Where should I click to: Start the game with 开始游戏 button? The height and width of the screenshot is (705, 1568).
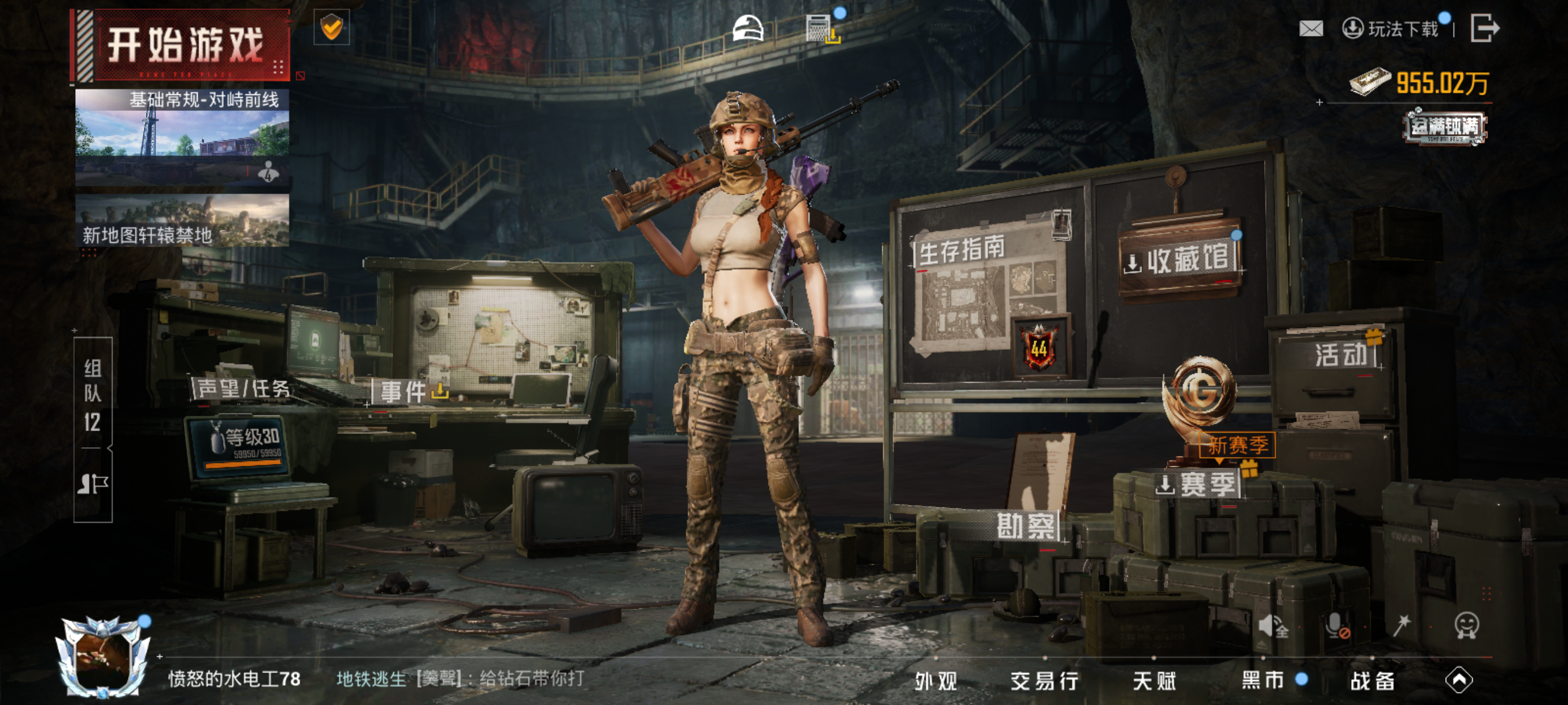[x=184, y=46]
